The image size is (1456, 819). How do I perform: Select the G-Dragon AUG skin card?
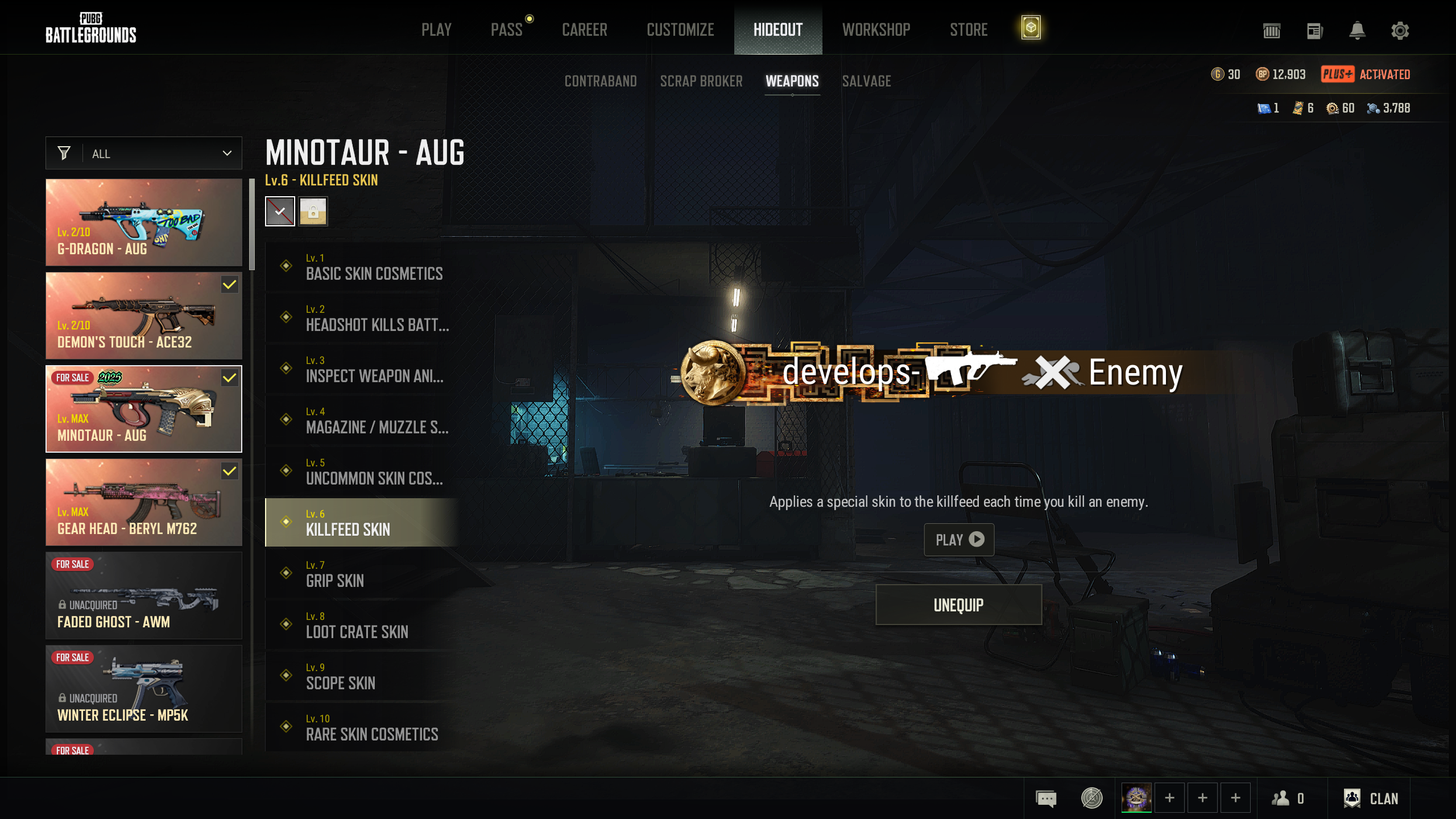144,222
